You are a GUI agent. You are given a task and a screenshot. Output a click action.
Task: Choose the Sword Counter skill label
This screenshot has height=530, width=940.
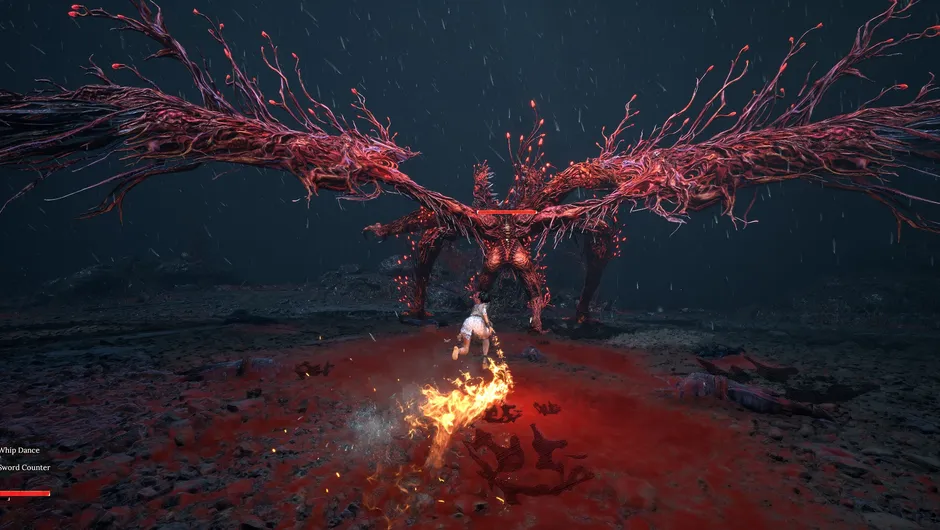pos(24,467)
